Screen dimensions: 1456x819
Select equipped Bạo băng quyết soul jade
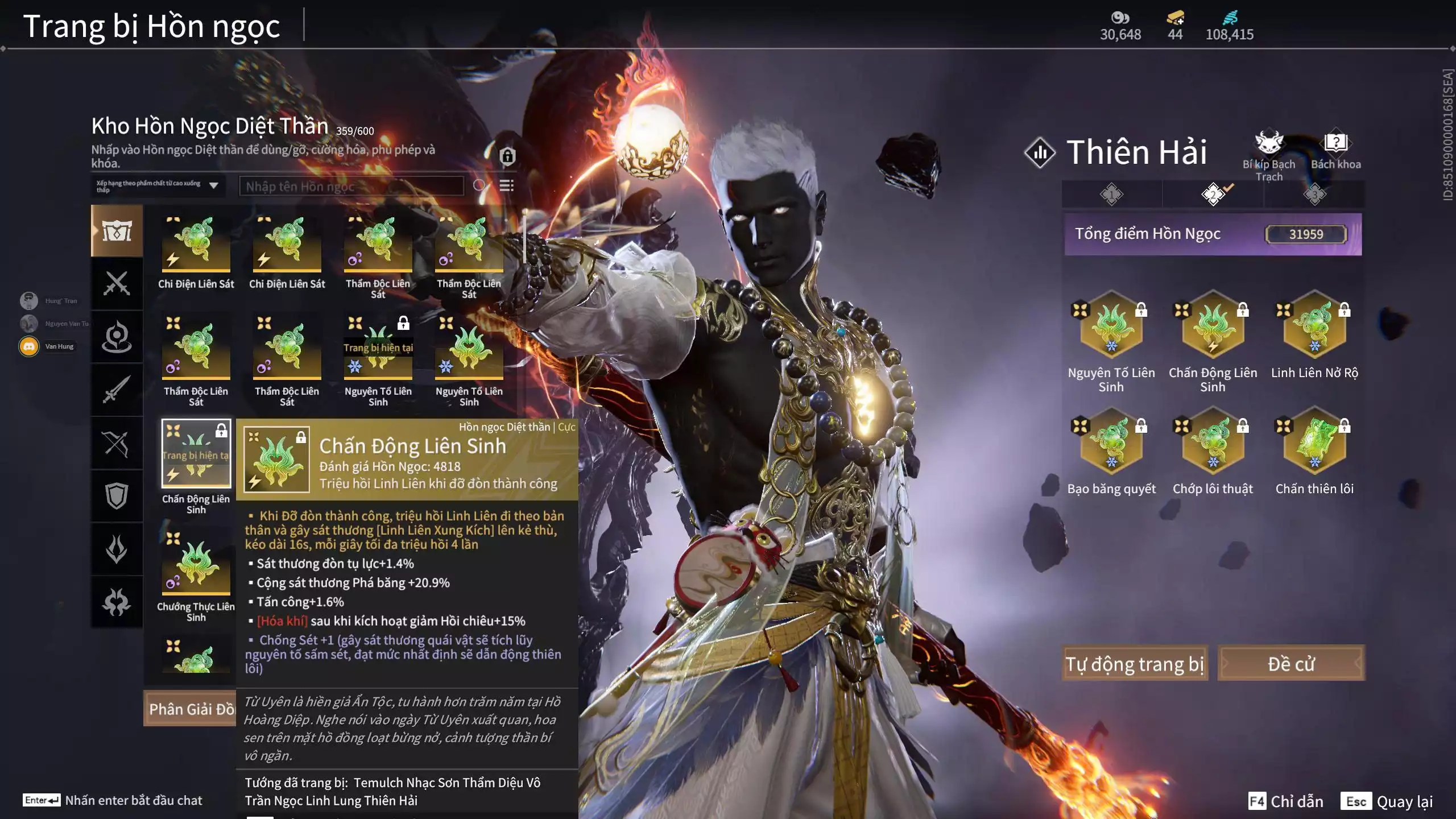point(1111,443)
